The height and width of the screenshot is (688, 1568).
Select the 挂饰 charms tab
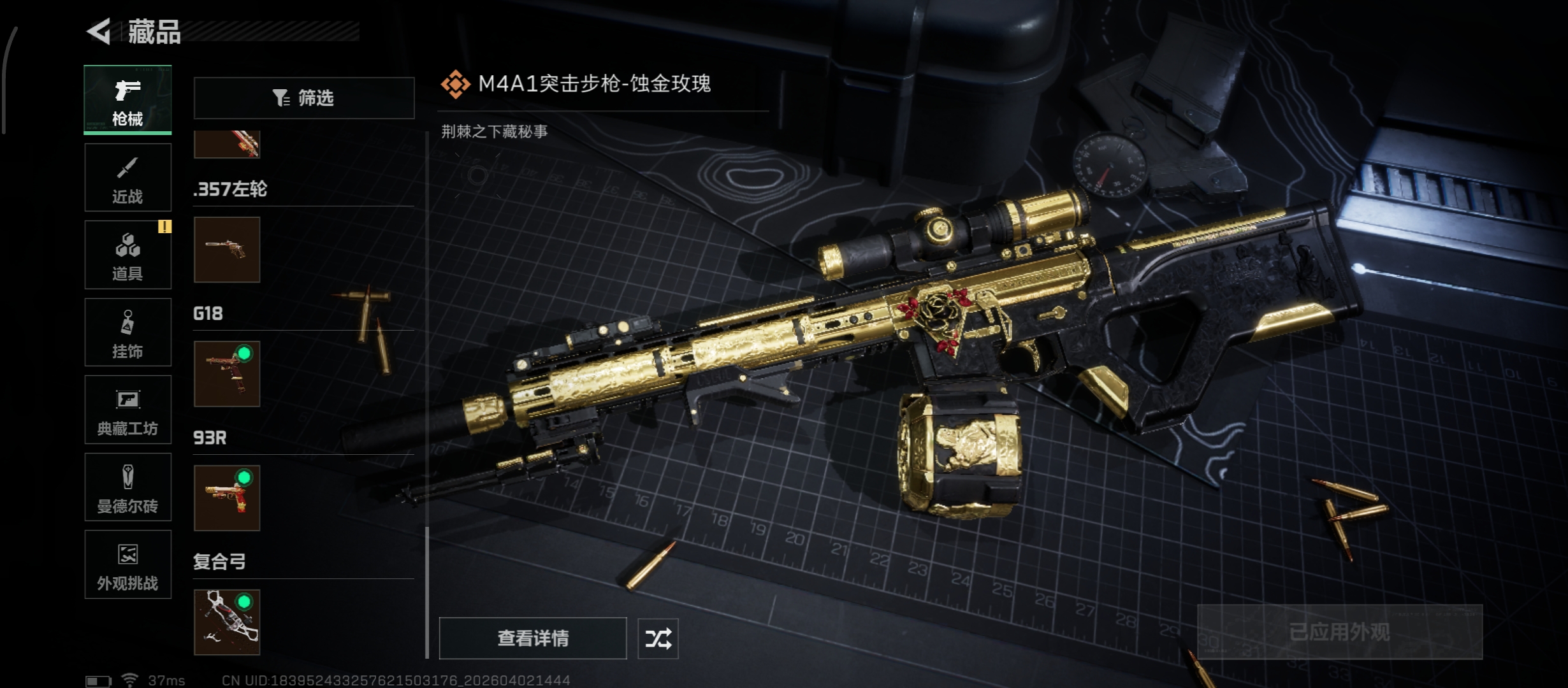point(127,333)
